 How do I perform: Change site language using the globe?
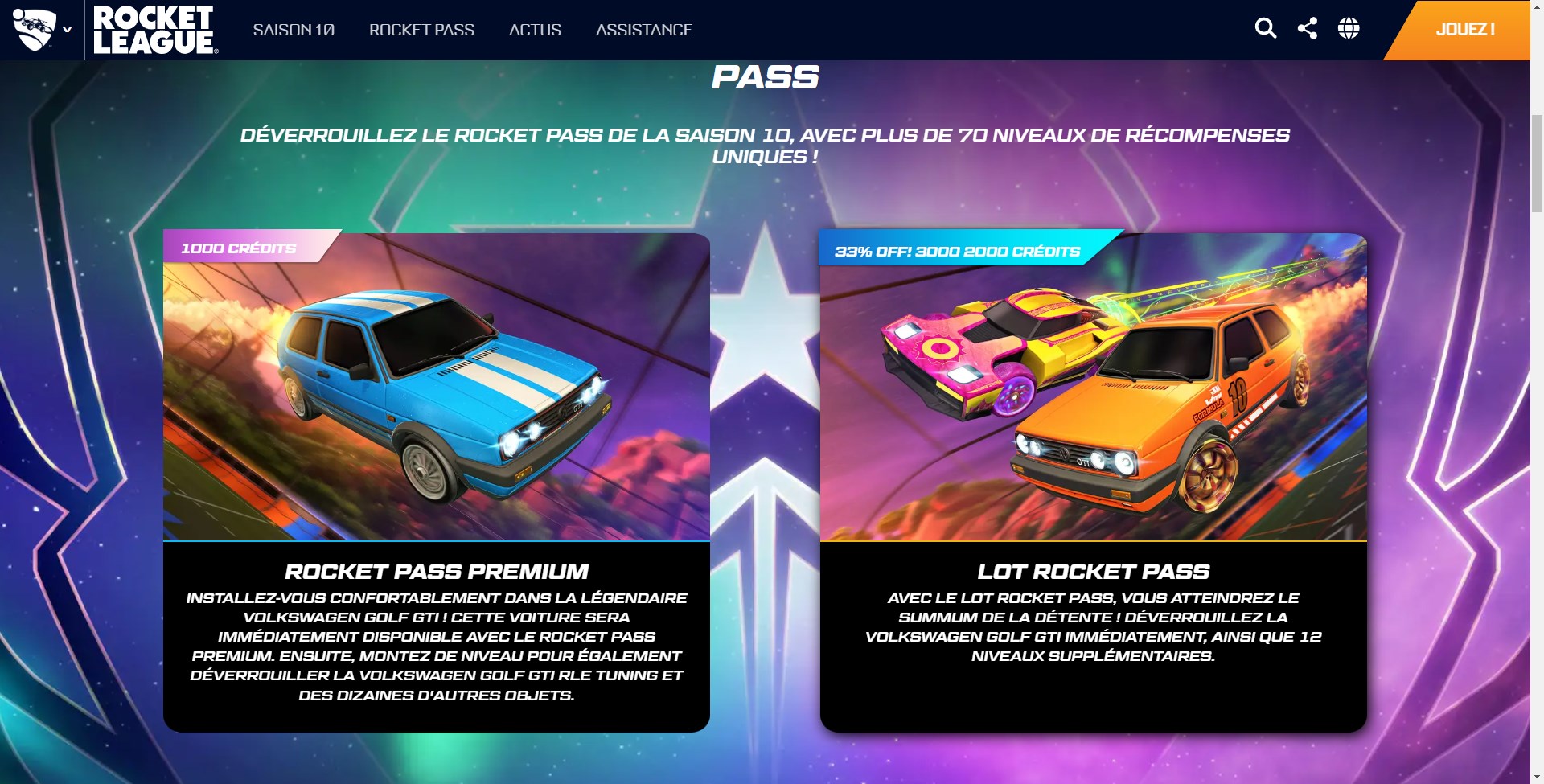1349,28
